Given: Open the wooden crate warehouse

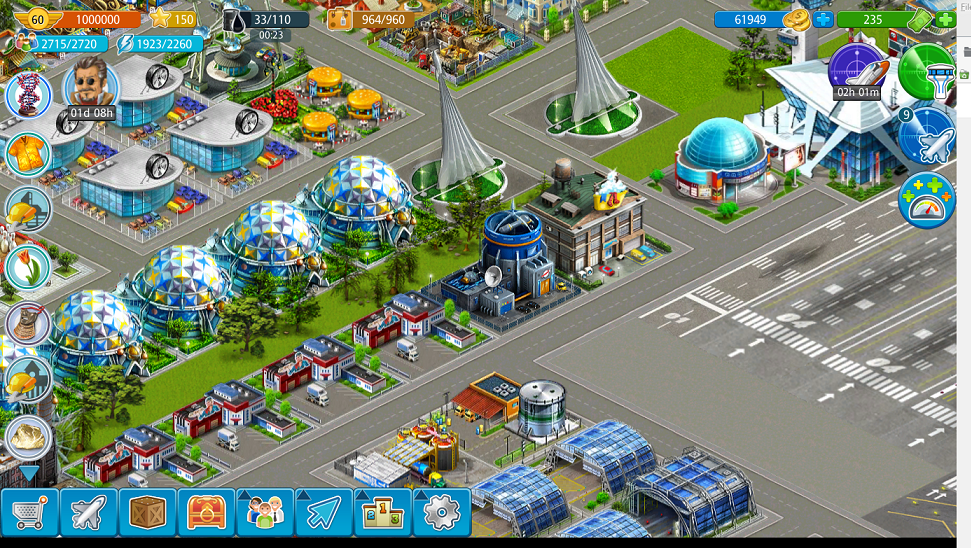Looking at the screenshot, I should tap(147, 513).
